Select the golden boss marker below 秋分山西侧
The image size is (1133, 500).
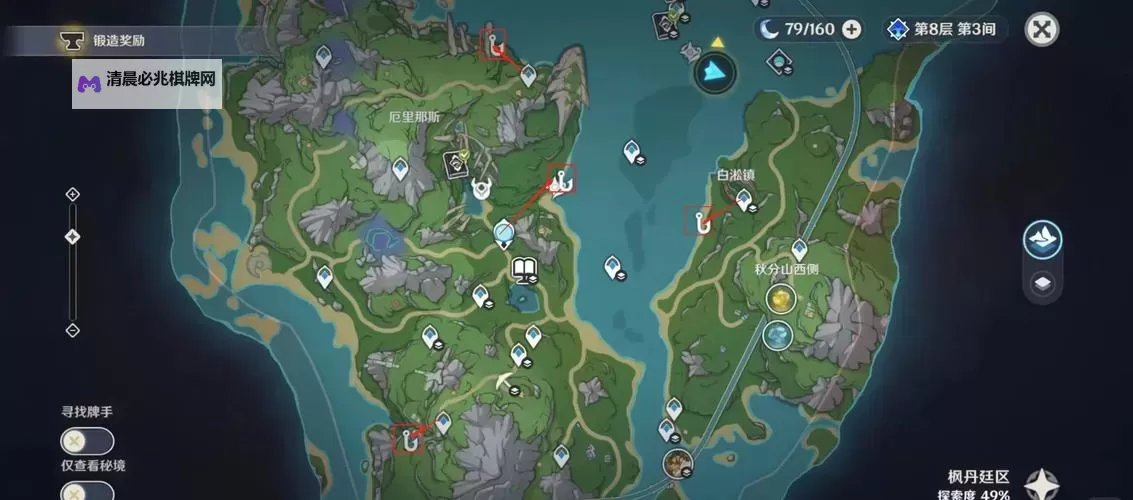780,298
